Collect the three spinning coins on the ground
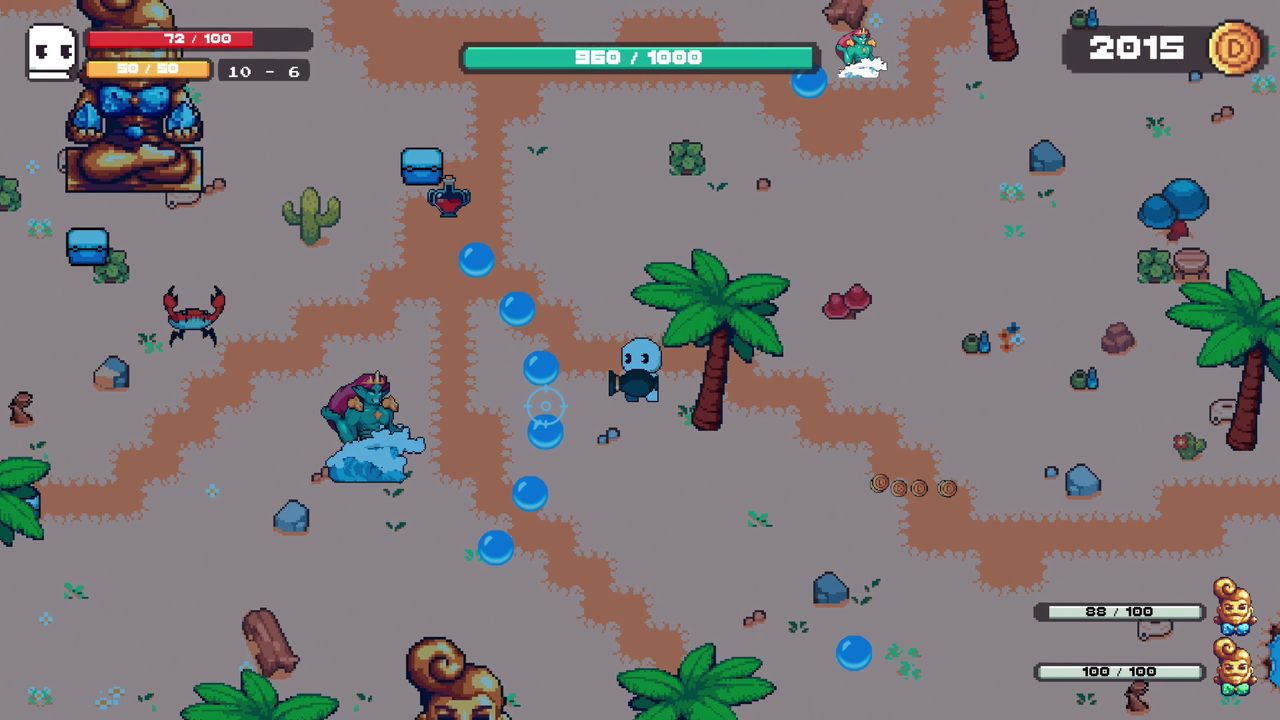The image size is (1280, 720). point(911,487)
